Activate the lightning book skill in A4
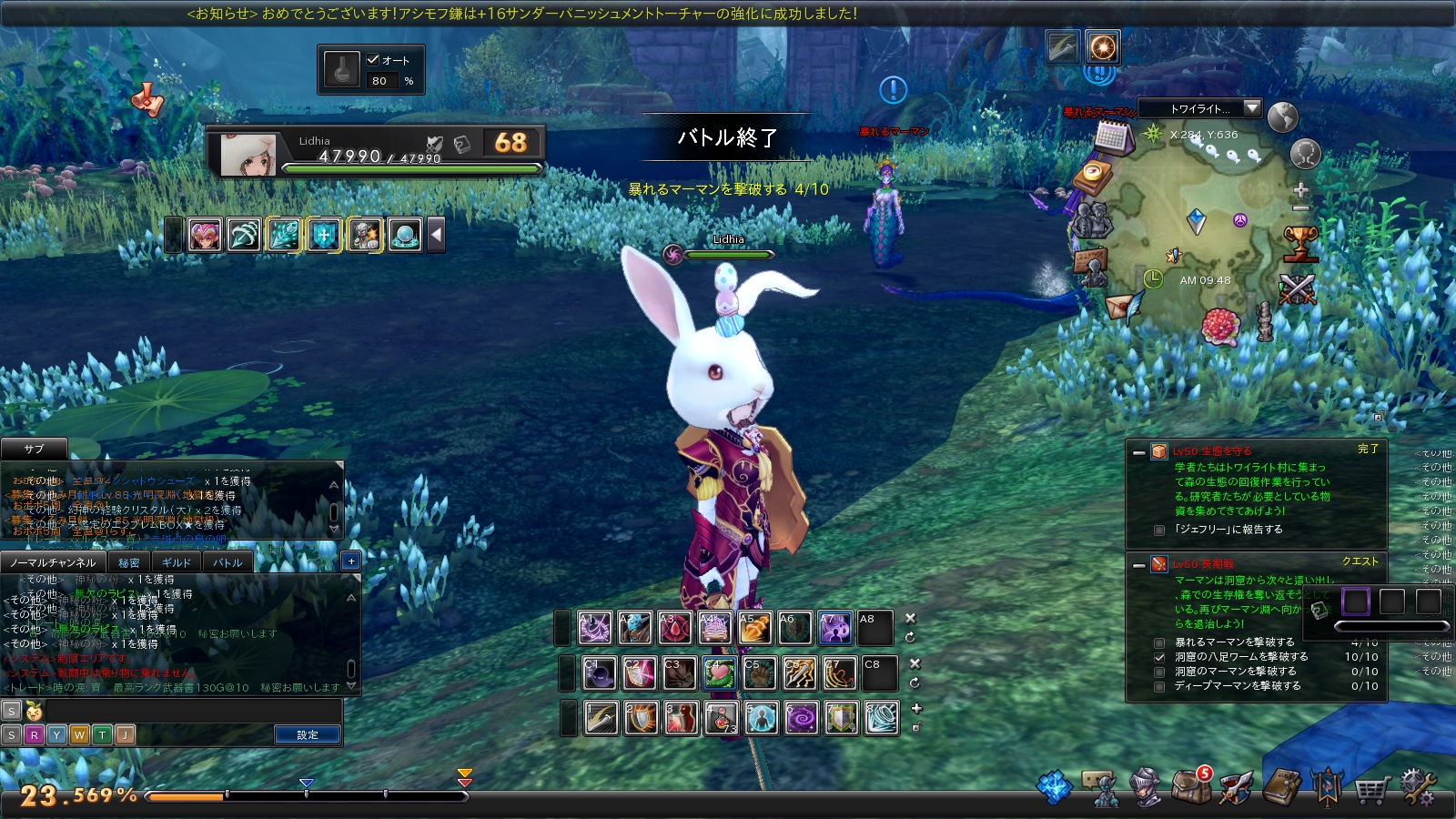This screenshot has width=1456, height=819. [714, 628]
